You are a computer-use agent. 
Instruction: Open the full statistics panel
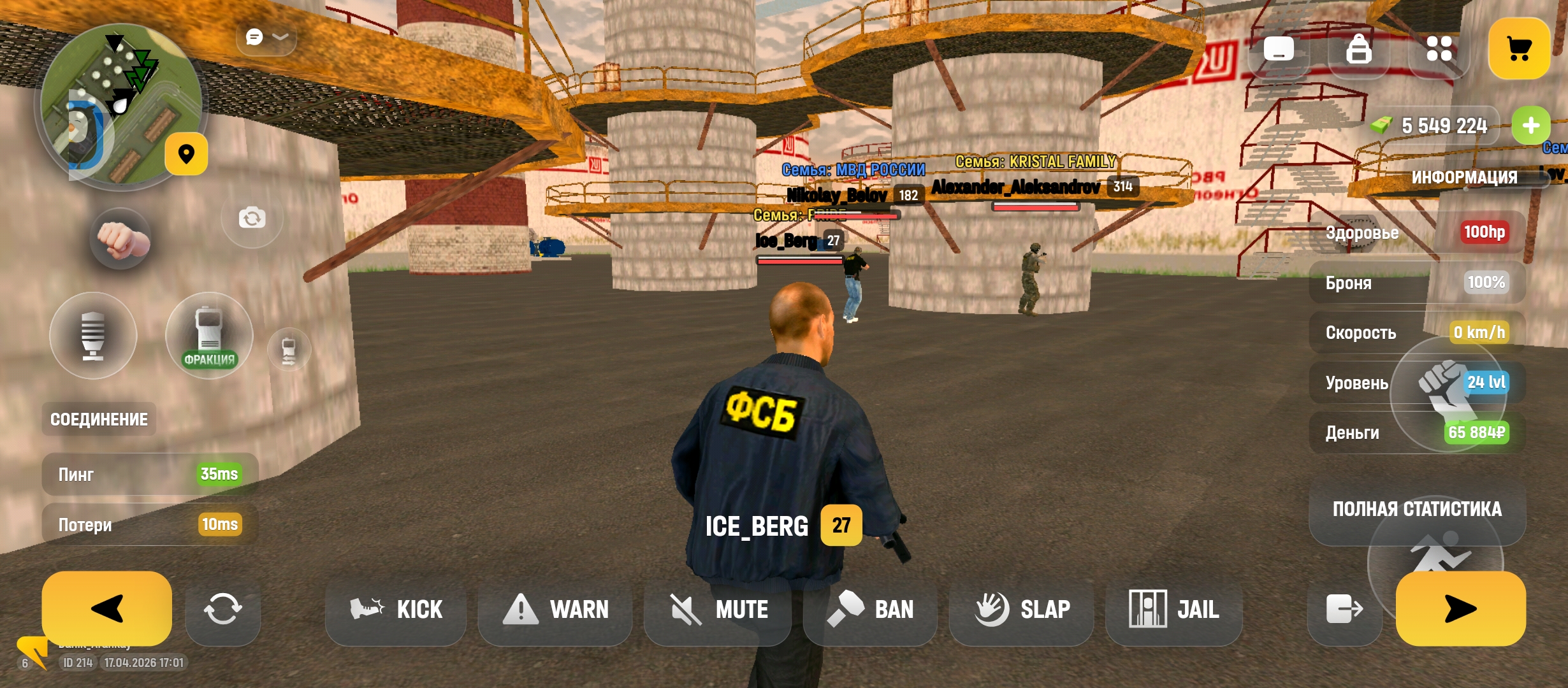click(x=1417, y=510)
